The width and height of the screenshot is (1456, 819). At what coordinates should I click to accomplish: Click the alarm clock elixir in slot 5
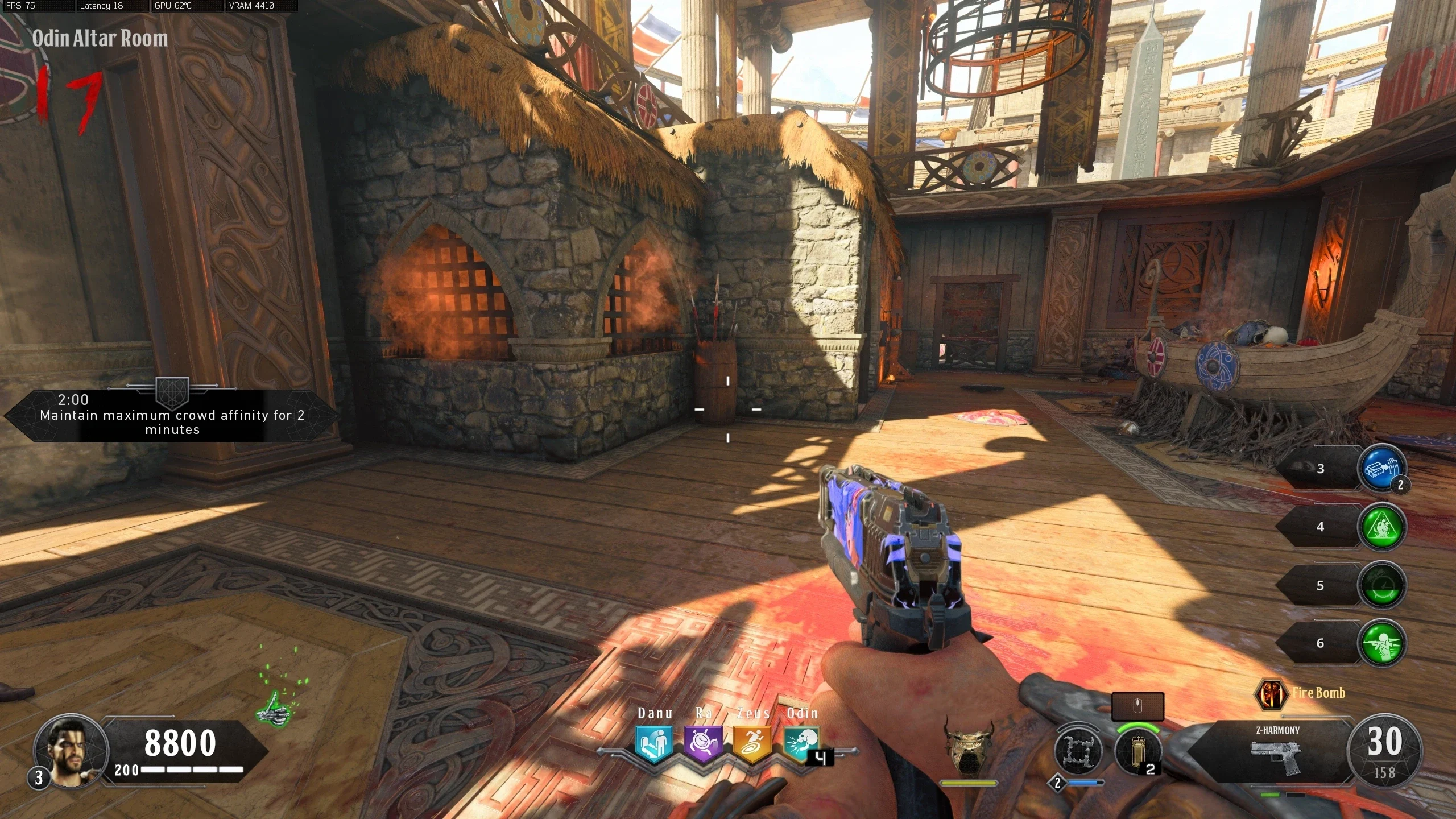click(1381, 586)
